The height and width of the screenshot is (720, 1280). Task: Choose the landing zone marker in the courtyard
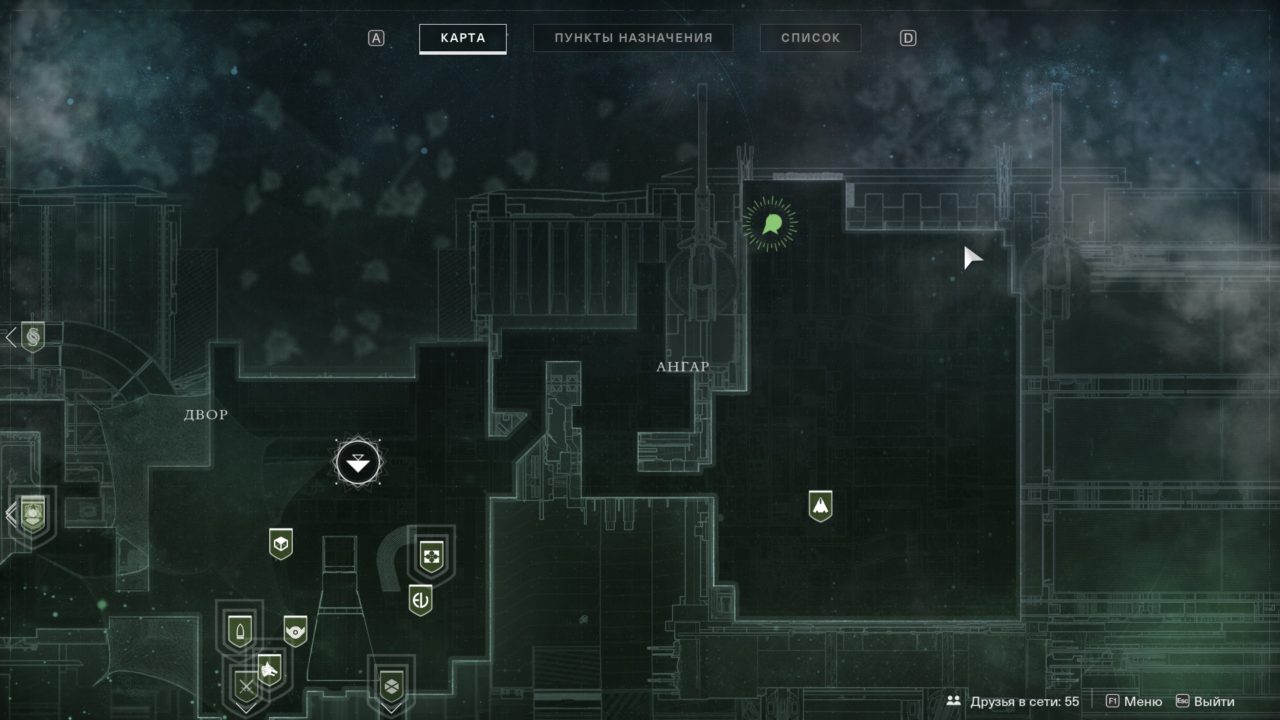[x=358, y=462]
